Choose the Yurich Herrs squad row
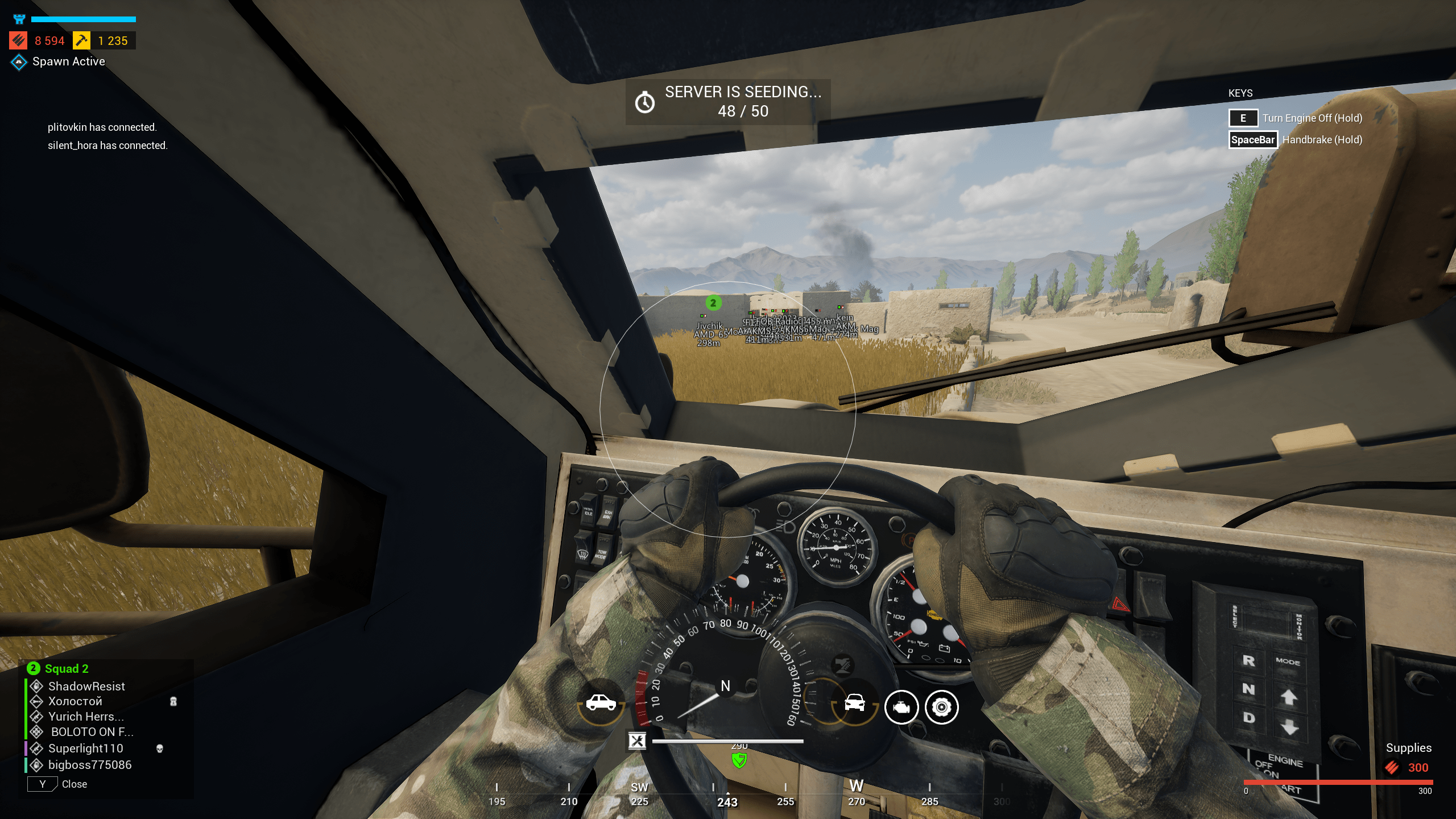This screenshot has height=819, width=1456. 85,717
